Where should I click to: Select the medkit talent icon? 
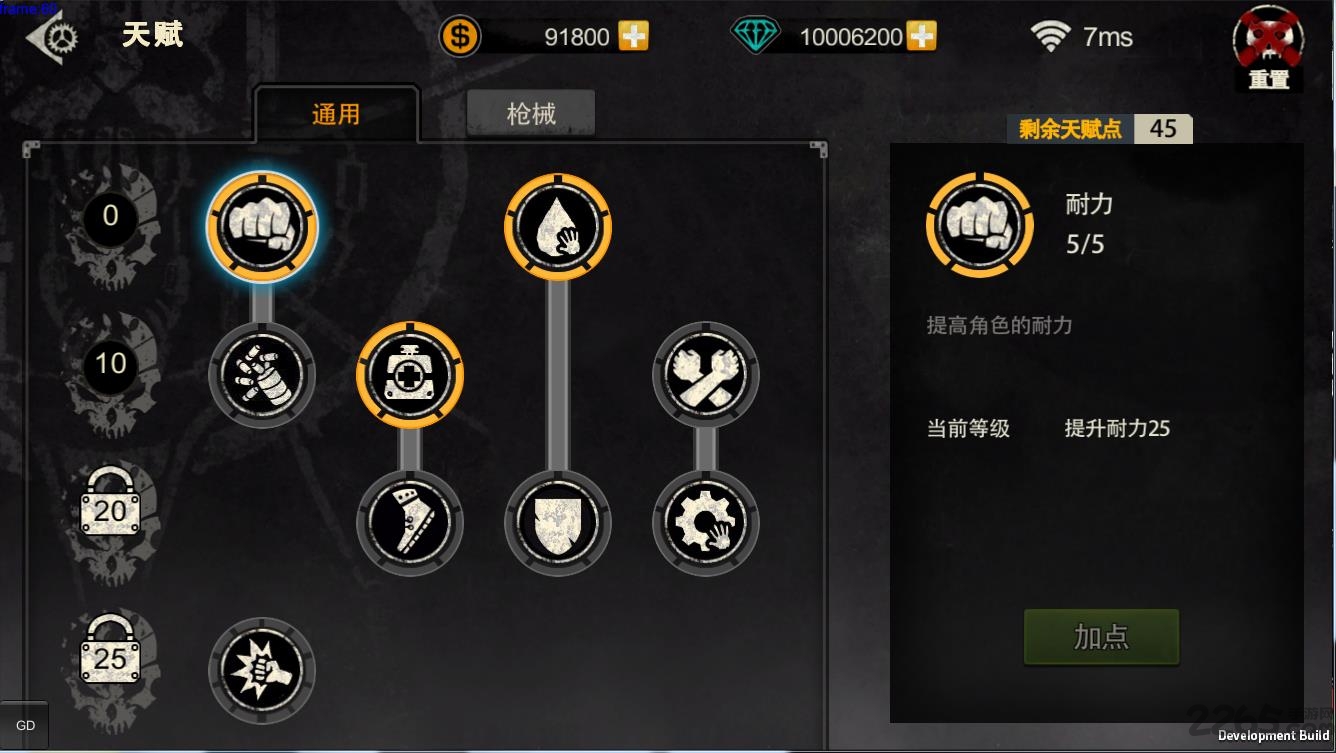410,375
